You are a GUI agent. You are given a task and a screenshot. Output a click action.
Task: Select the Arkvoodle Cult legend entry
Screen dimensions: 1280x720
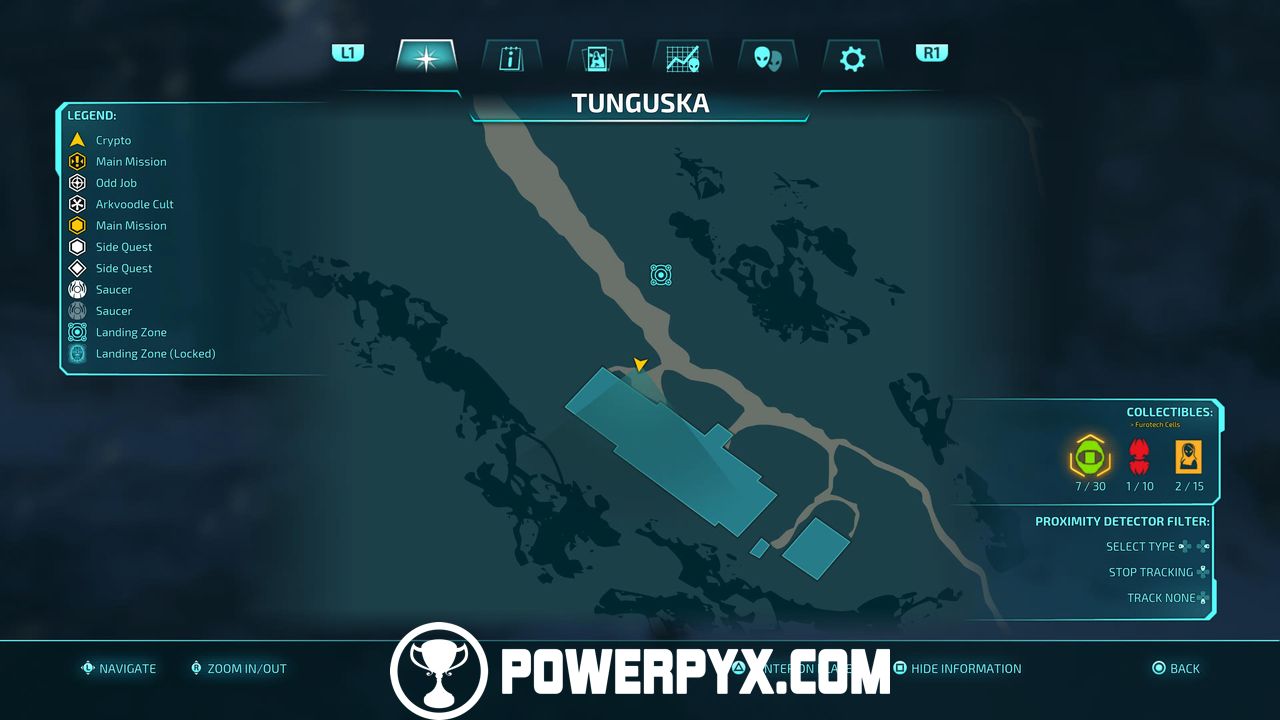tap(134, 204)
